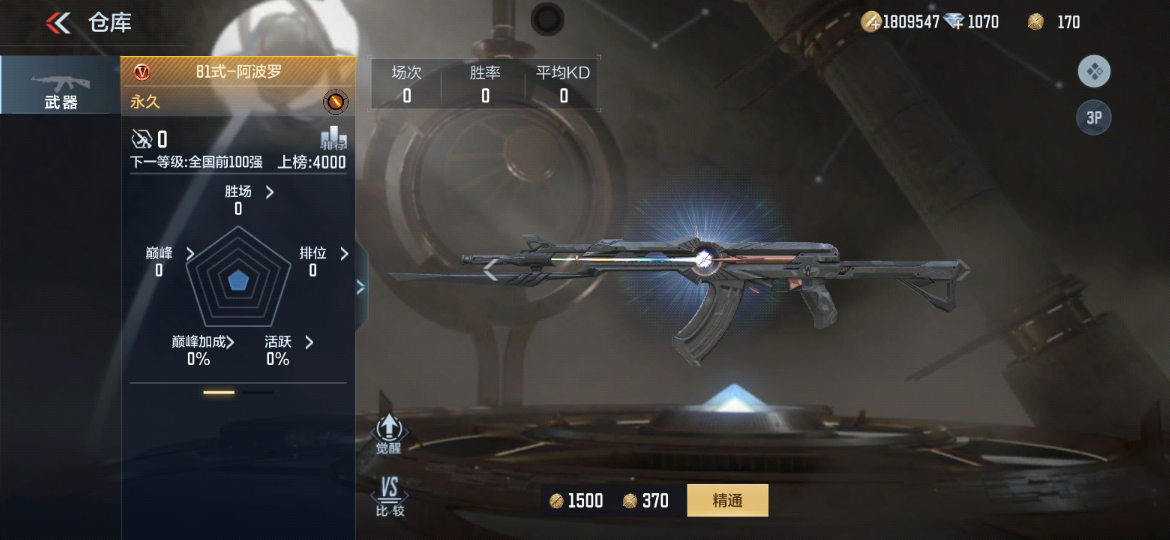The width and height of the screenshot is (1170, 540).
Task: Open the gold coin currency balance
Action: pos(902,22)
